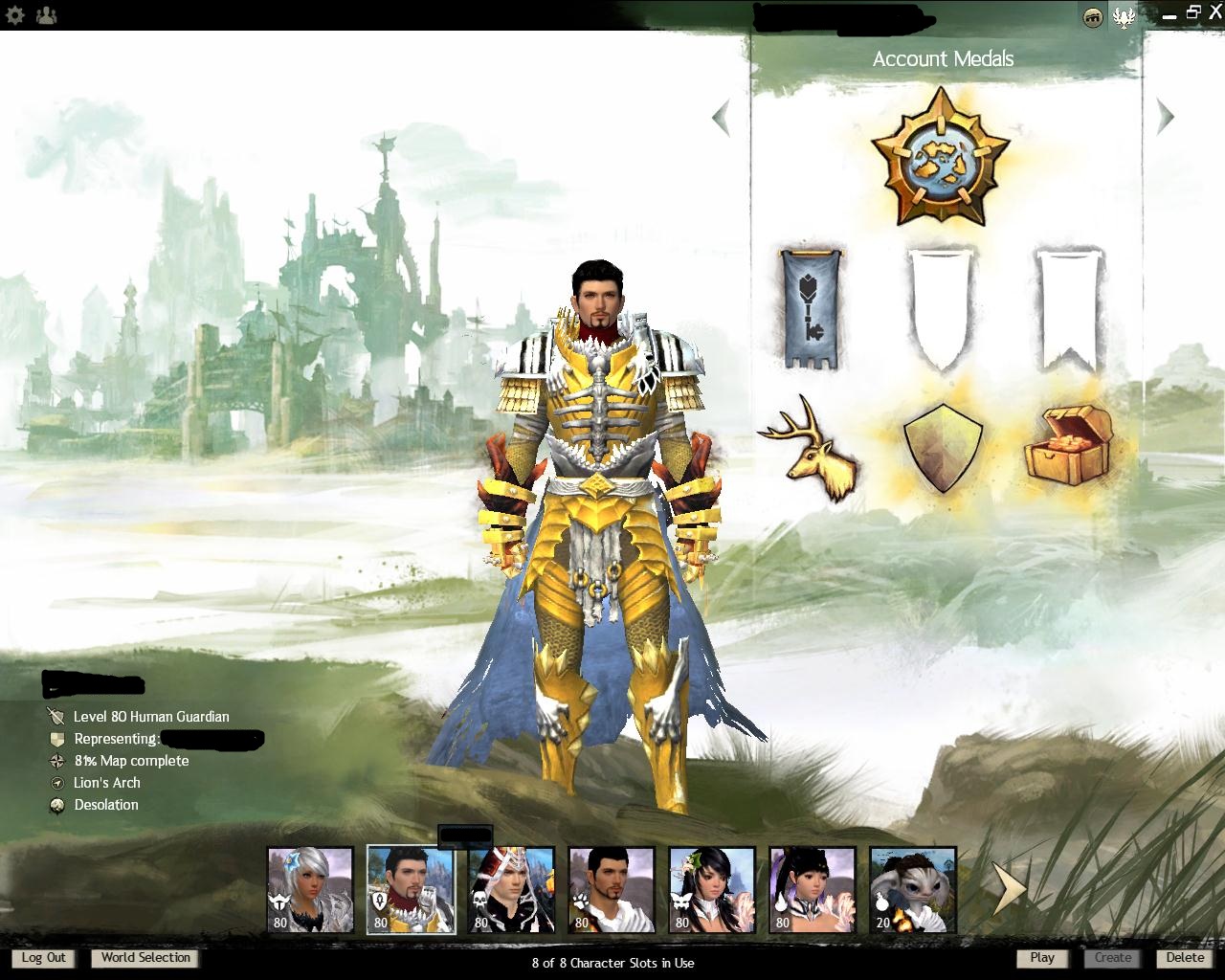The width and height of the screenshot is (1225, 980).
Task: Open game options via gear icon
Action: coord(14,15)
